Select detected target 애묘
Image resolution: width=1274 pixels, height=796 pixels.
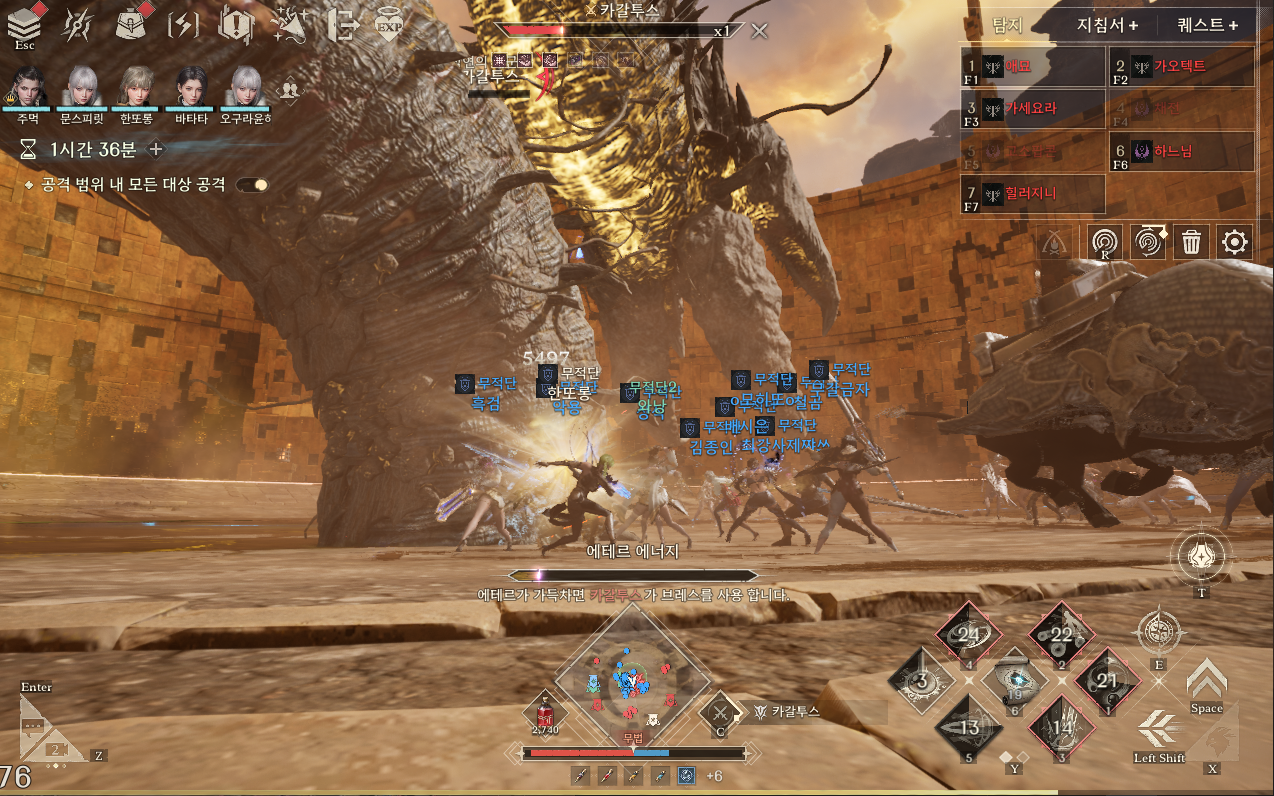point(1032,66)
